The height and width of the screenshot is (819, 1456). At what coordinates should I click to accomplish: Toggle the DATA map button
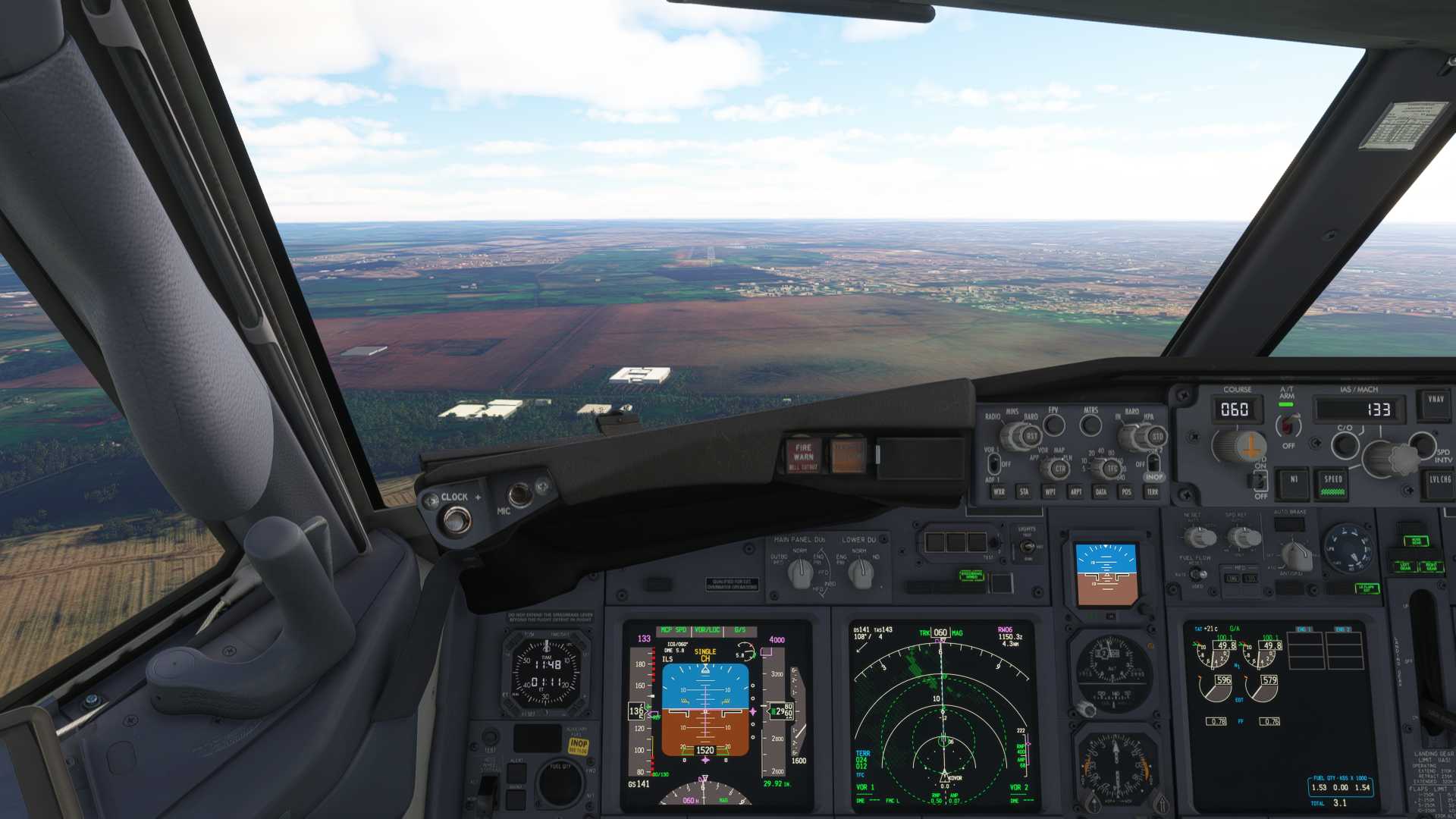click(1100, 492)
